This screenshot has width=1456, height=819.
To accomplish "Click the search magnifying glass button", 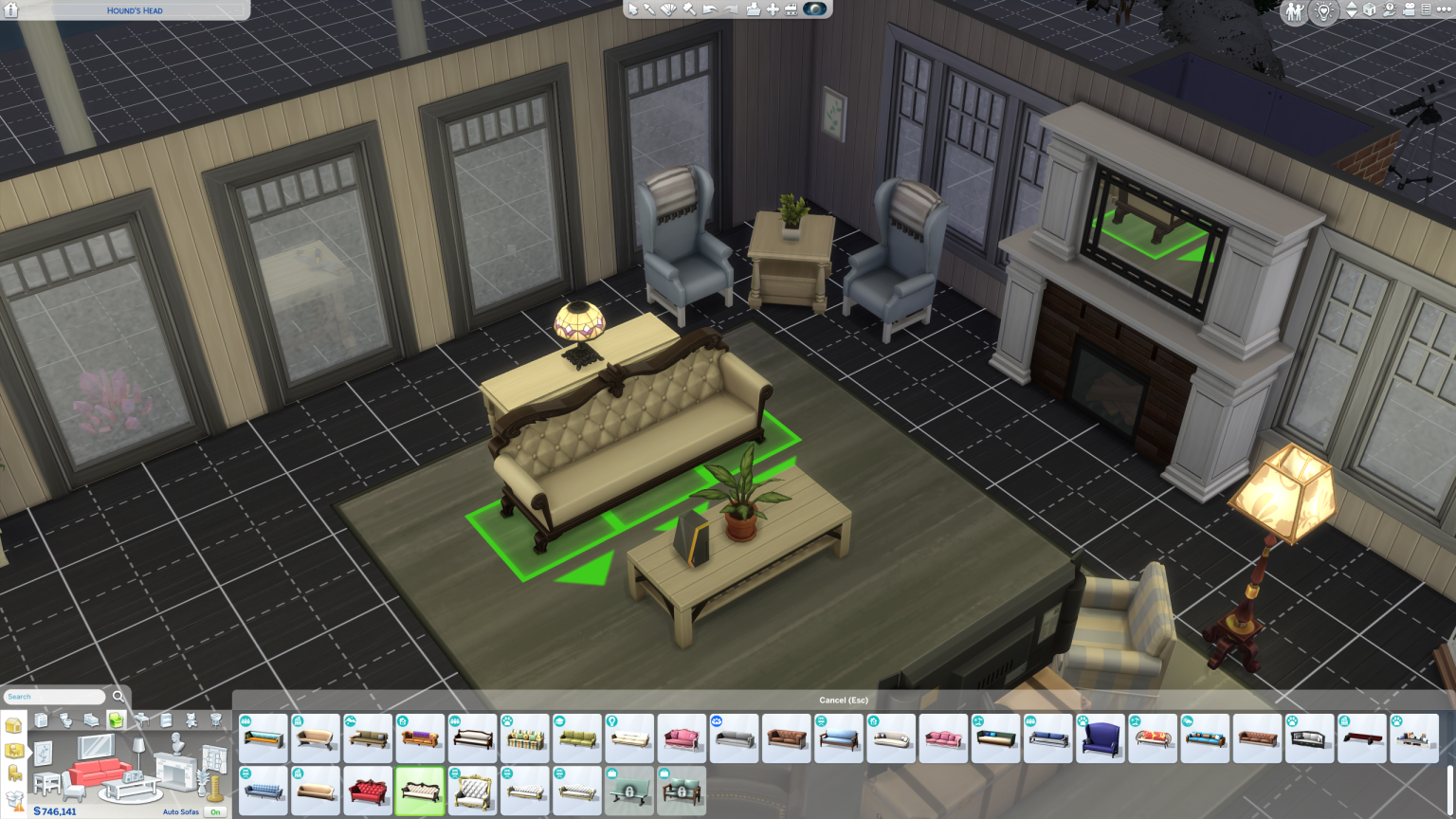I will (118, 696).
